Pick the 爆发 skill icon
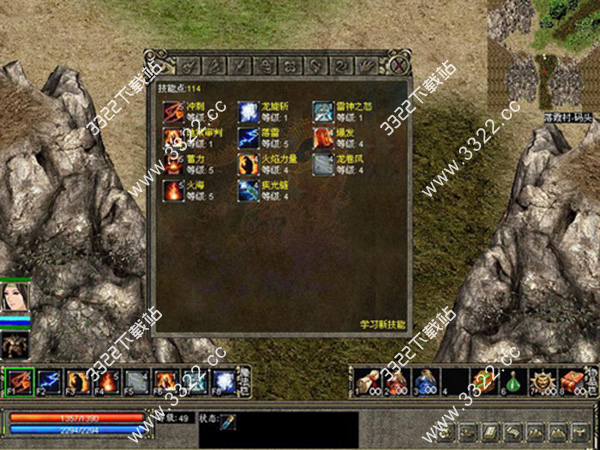This screenshot has width=600, height=450. [x=322, y=137]
